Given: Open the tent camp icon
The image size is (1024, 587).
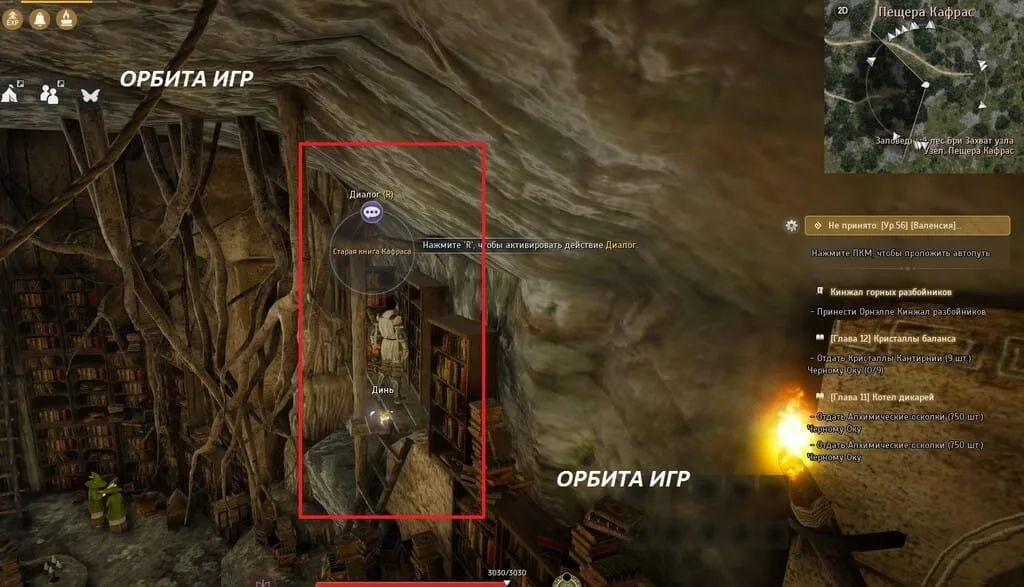Looking at the screenshot, I should click(x=13, y=93).
